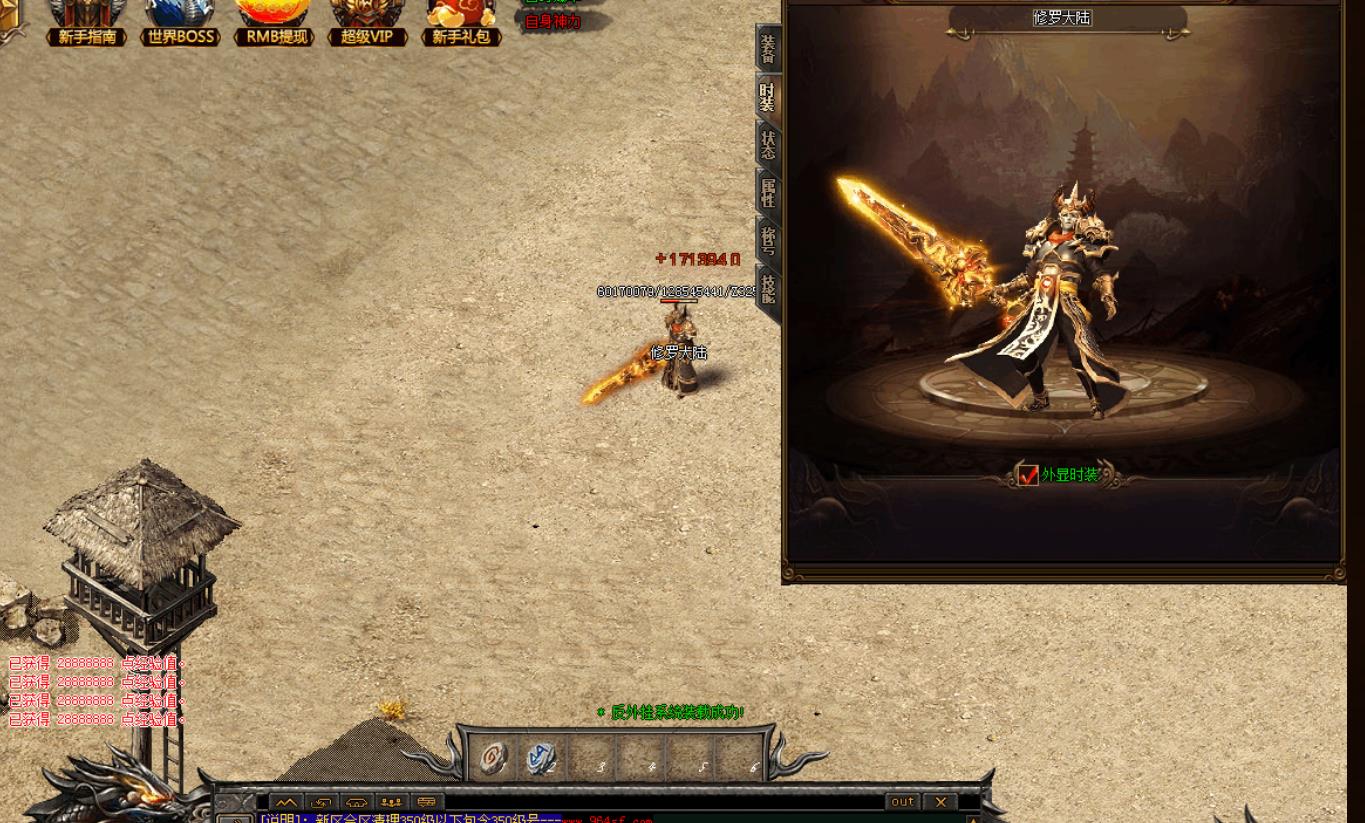The height and width of the screenshot is (823, 1365).
Task: Close the bottom bar with the X button
Action: (940, 801)
